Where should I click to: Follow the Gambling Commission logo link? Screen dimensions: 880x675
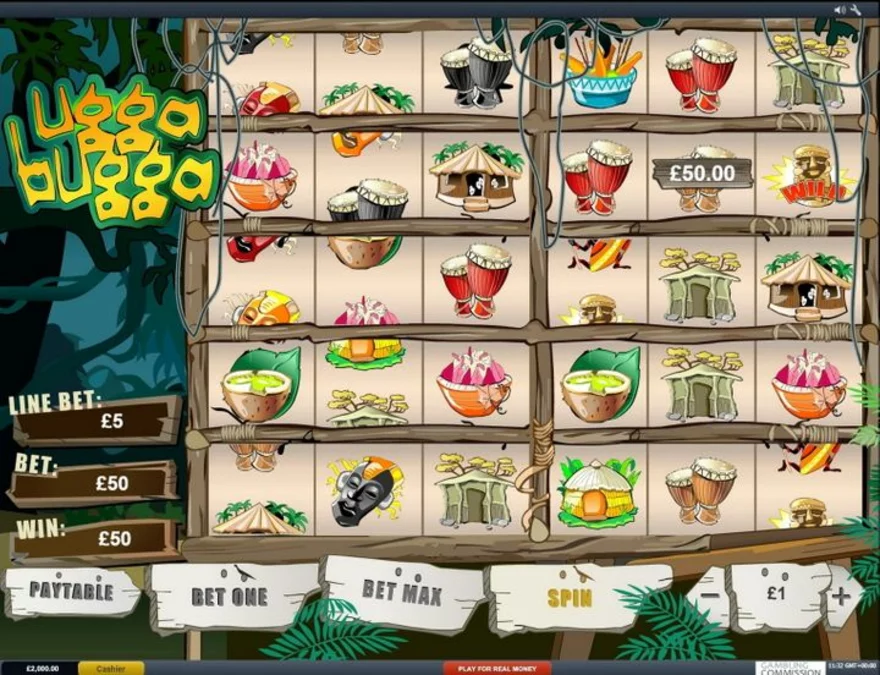[x=790, y=668]
